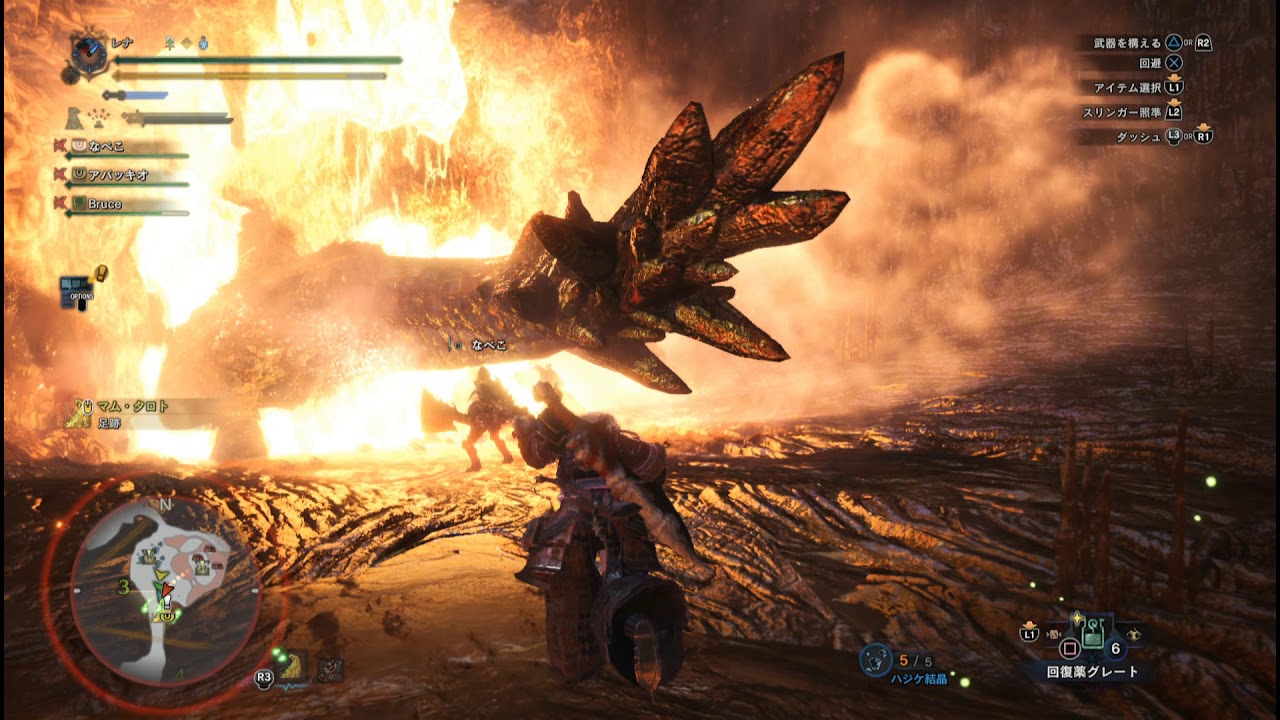The height and width of the screenshot is (720, 1280).
Task: Choose party member Bruce in the list
Action: [104, 204]
